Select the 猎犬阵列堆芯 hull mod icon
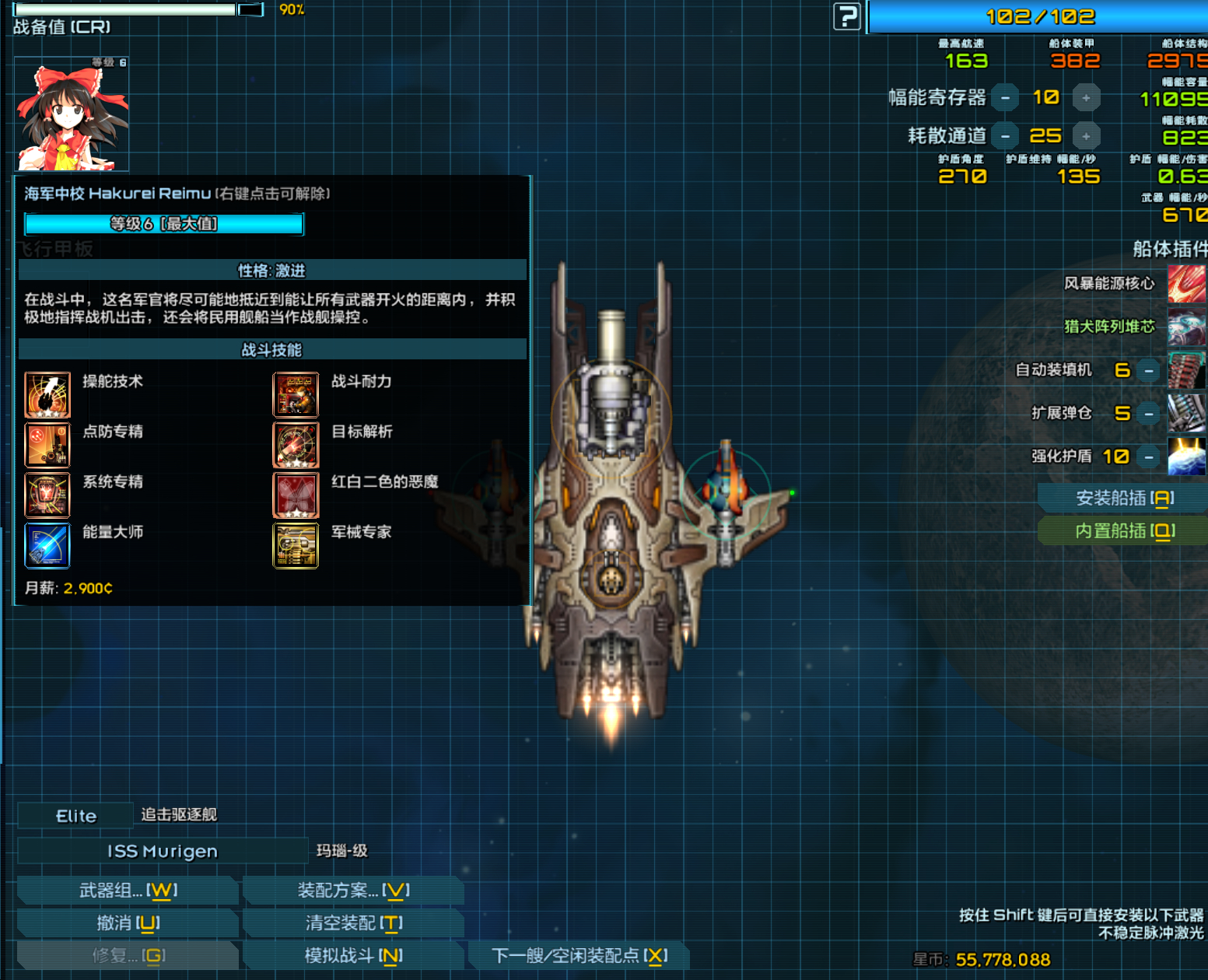Image resolution: width=1208 pixels, height=980 pixels. 1186,326
